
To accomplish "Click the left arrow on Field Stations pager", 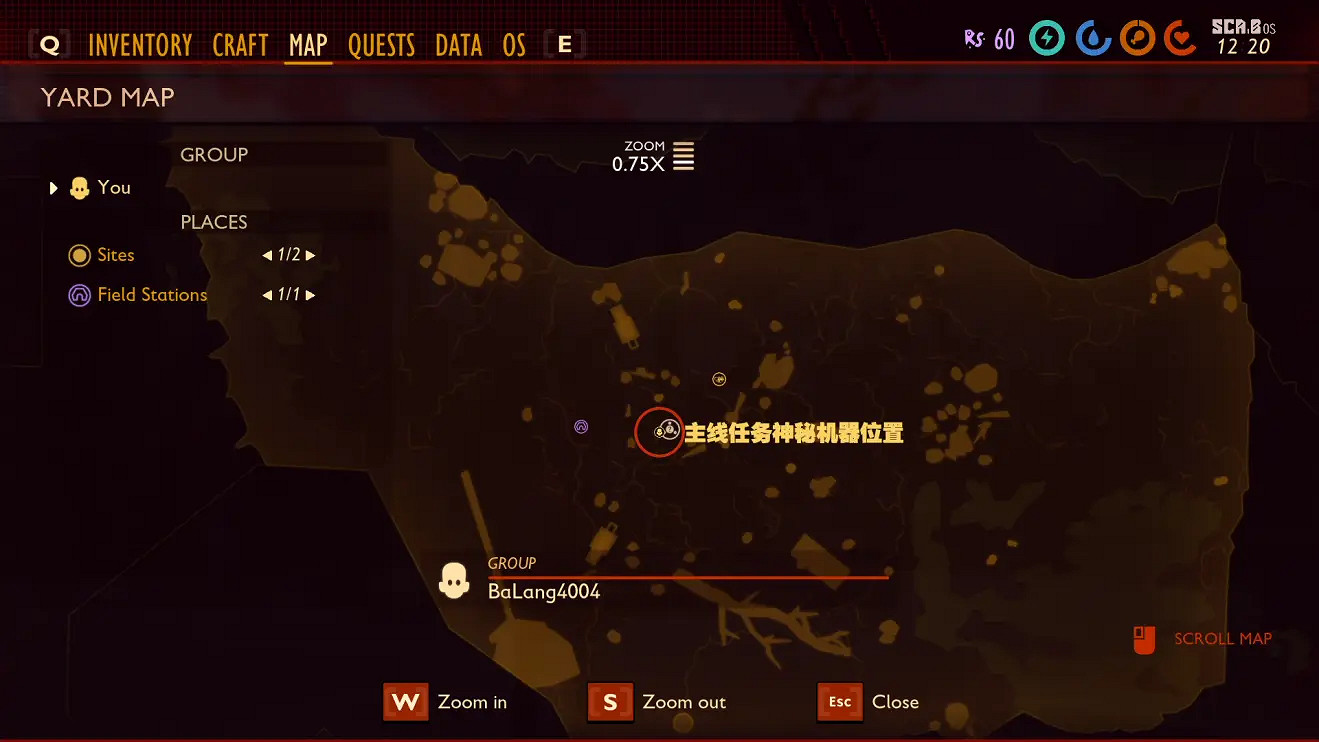I will [265, 294].
